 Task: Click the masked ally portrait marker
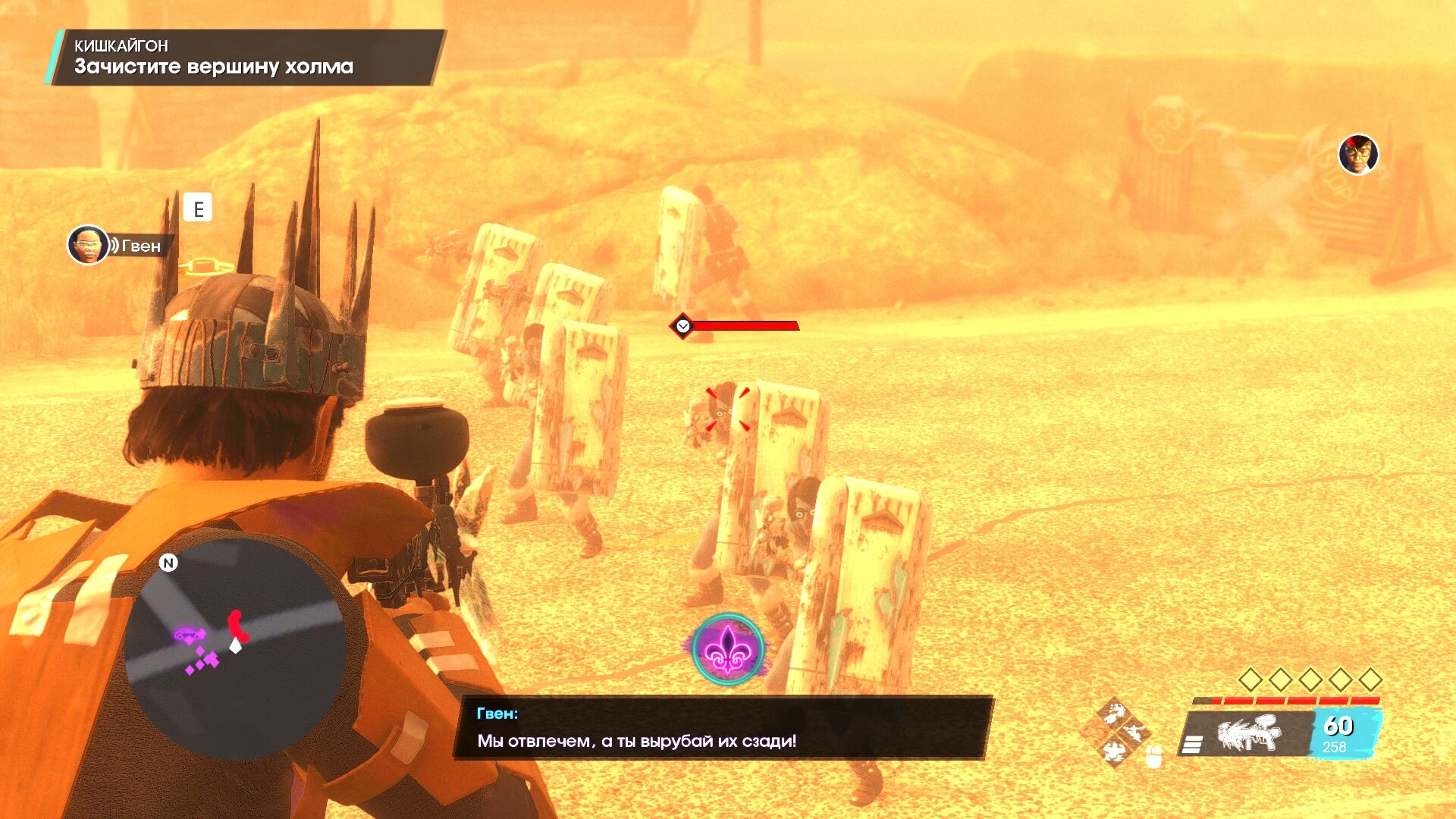click(x=1357, y=155)
